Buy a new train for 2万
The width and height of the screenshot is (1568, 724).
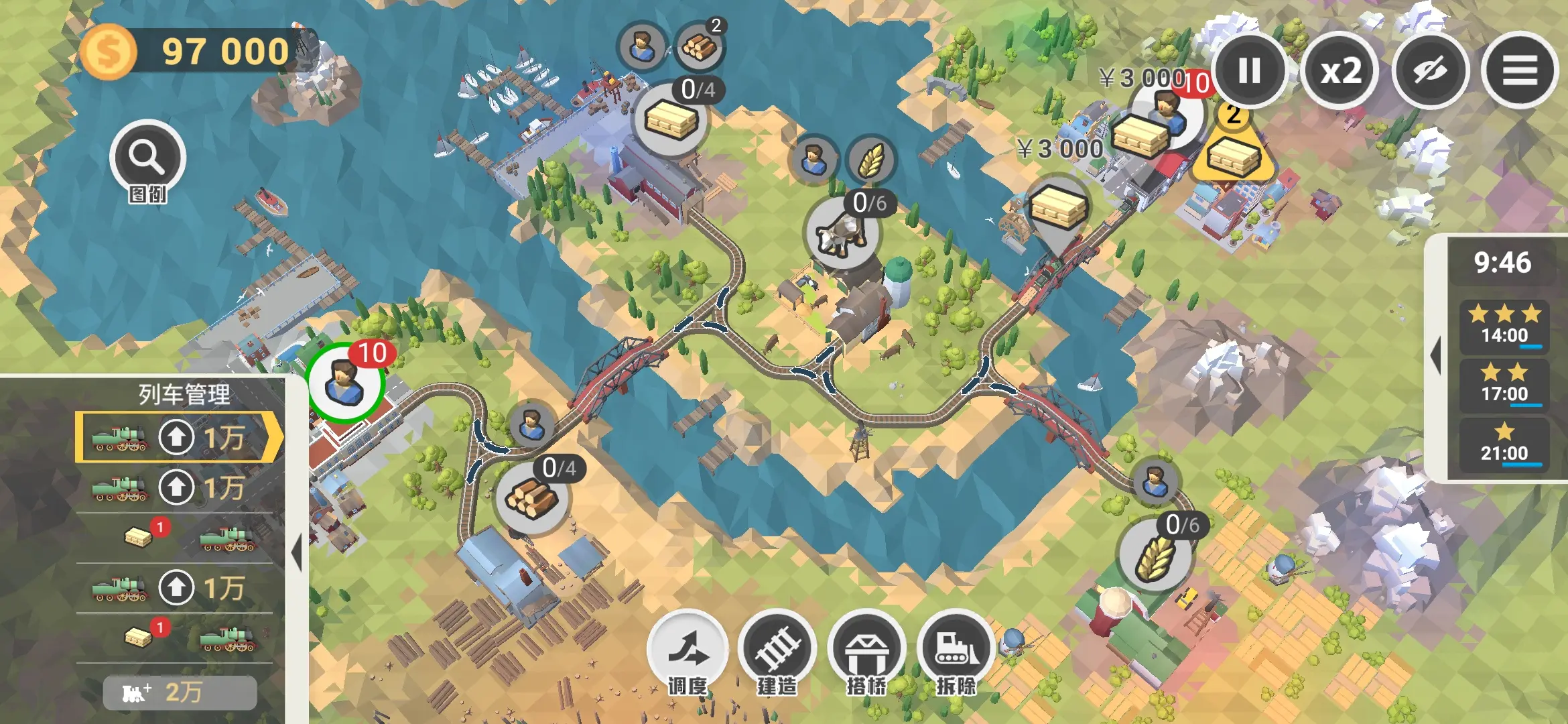click(180, 692)
